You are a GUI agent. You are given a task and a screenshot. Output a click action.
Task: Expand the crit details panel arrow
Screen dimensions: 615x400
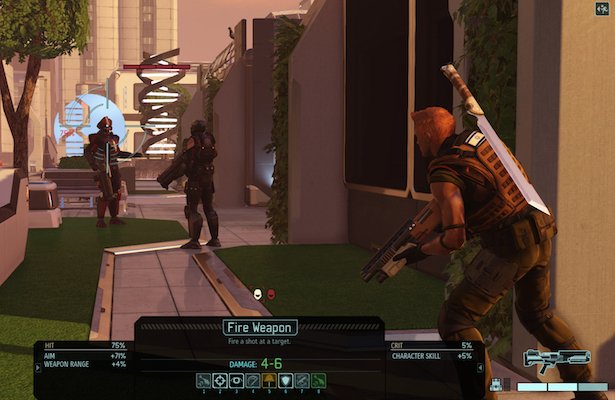(x=482, y=366)
